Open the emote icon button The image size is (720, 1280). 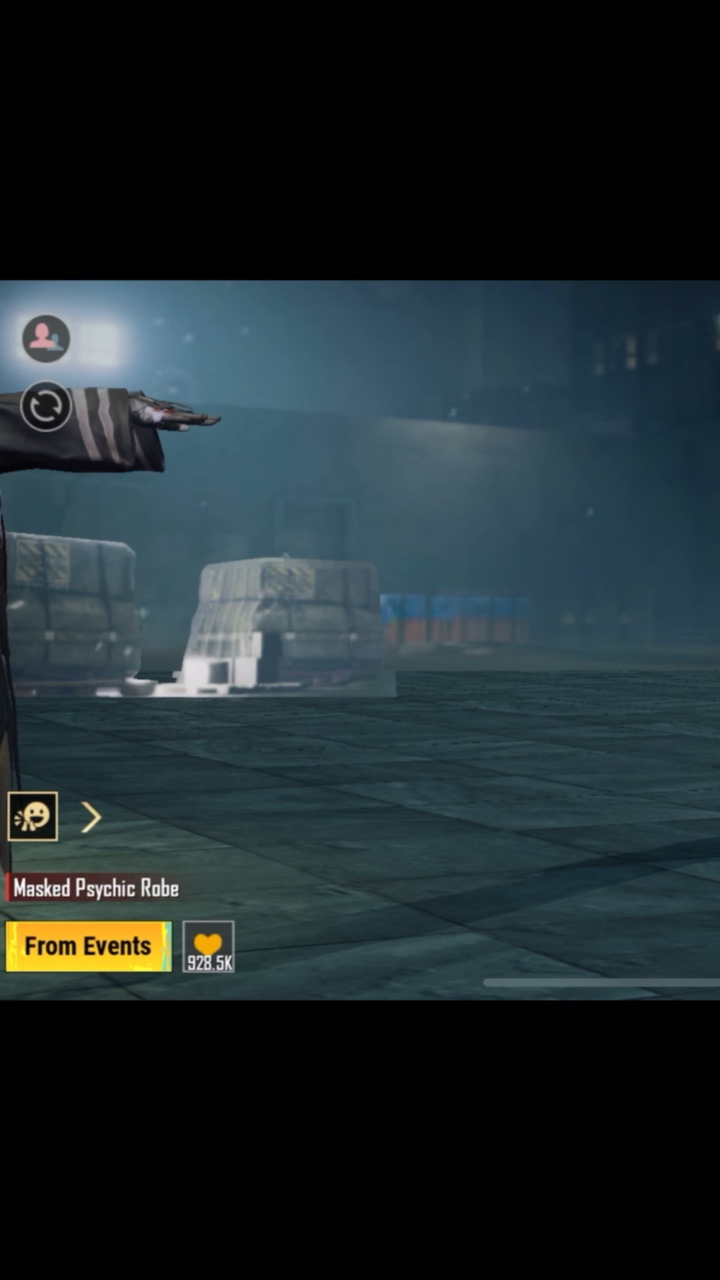tap(33, 816)
